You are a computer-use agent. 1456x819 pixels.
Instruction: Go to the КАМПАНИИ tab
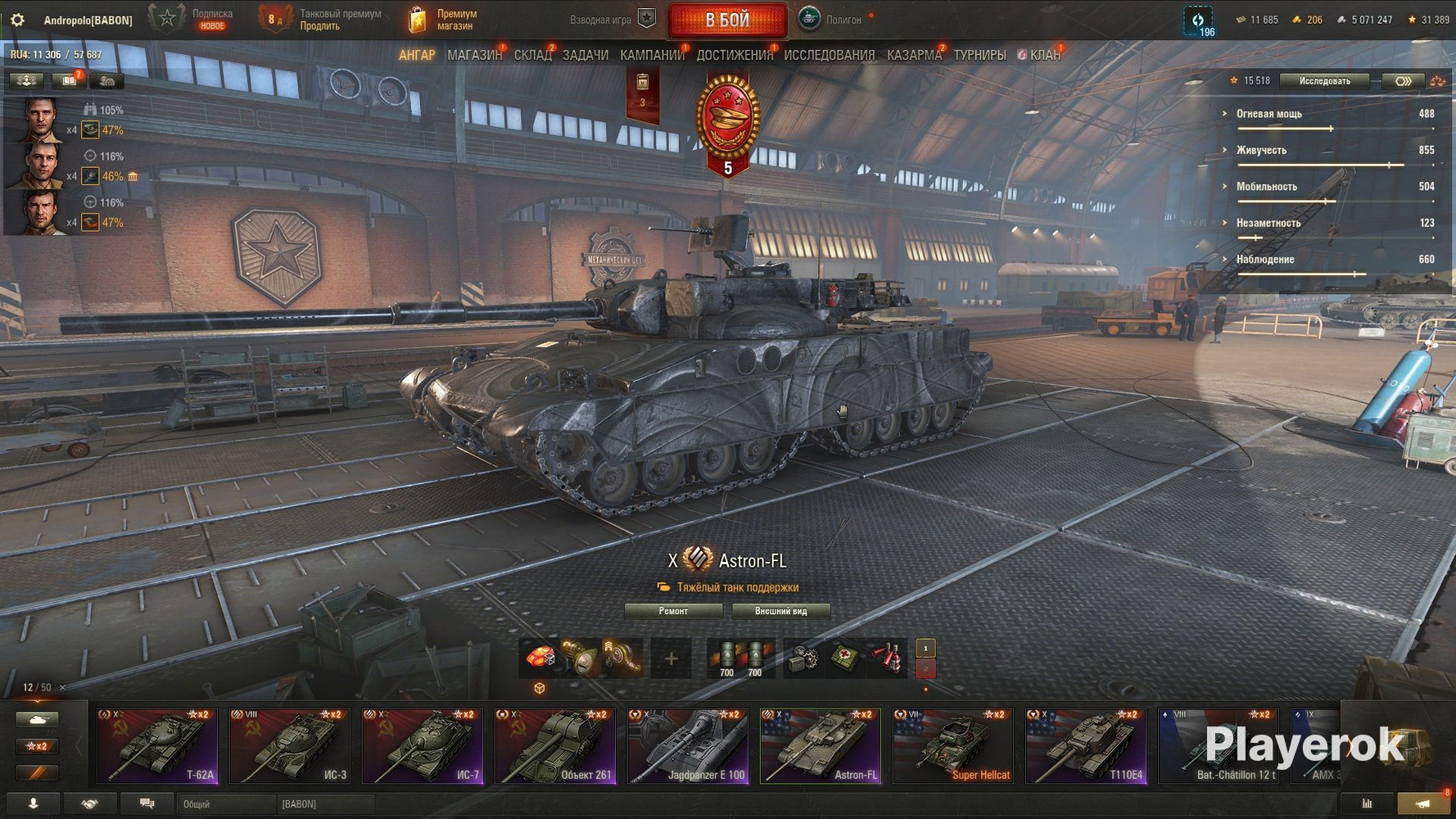652,55
